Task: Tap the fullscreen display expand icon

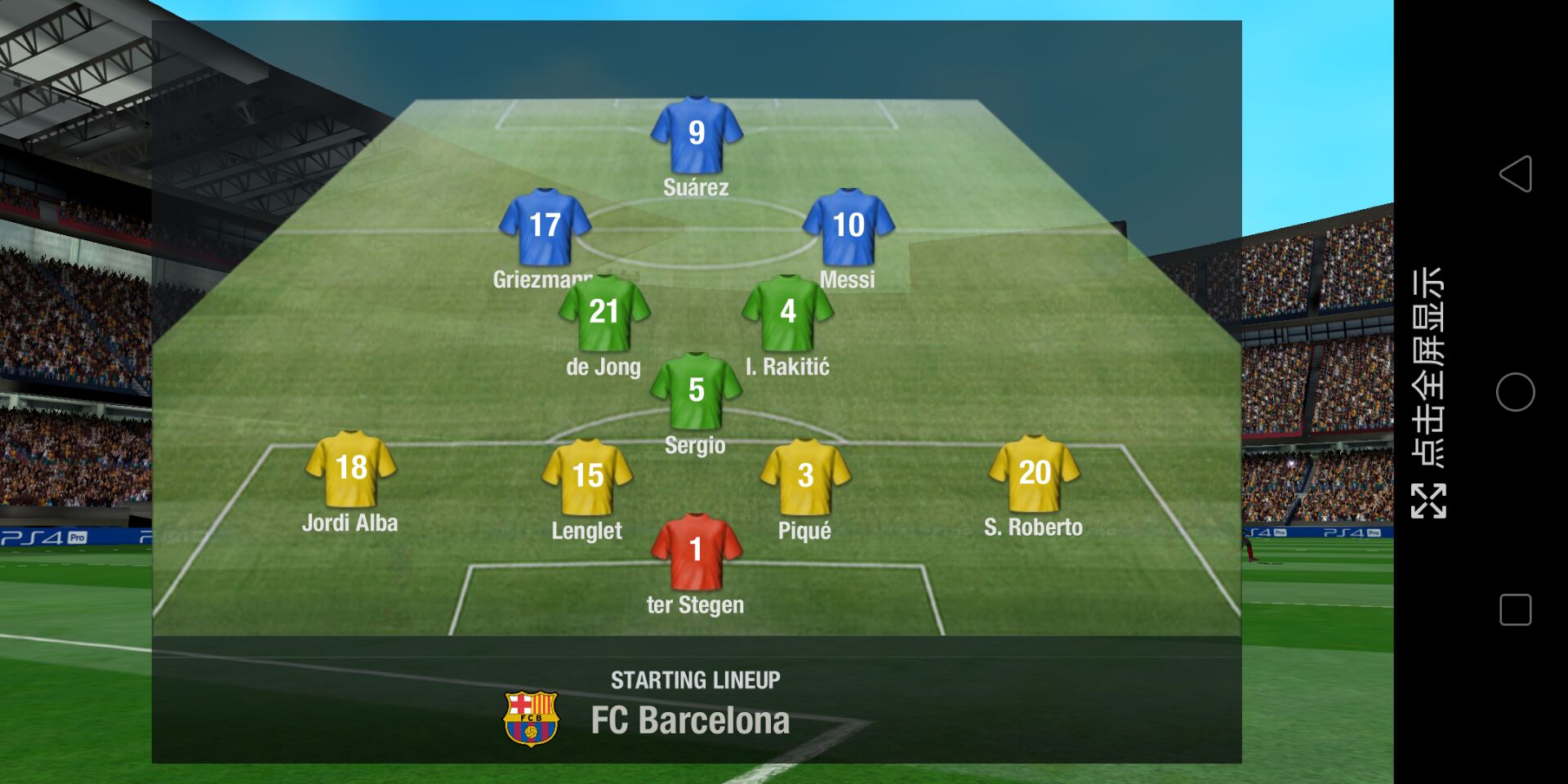Action: (x=1428, y=501)
